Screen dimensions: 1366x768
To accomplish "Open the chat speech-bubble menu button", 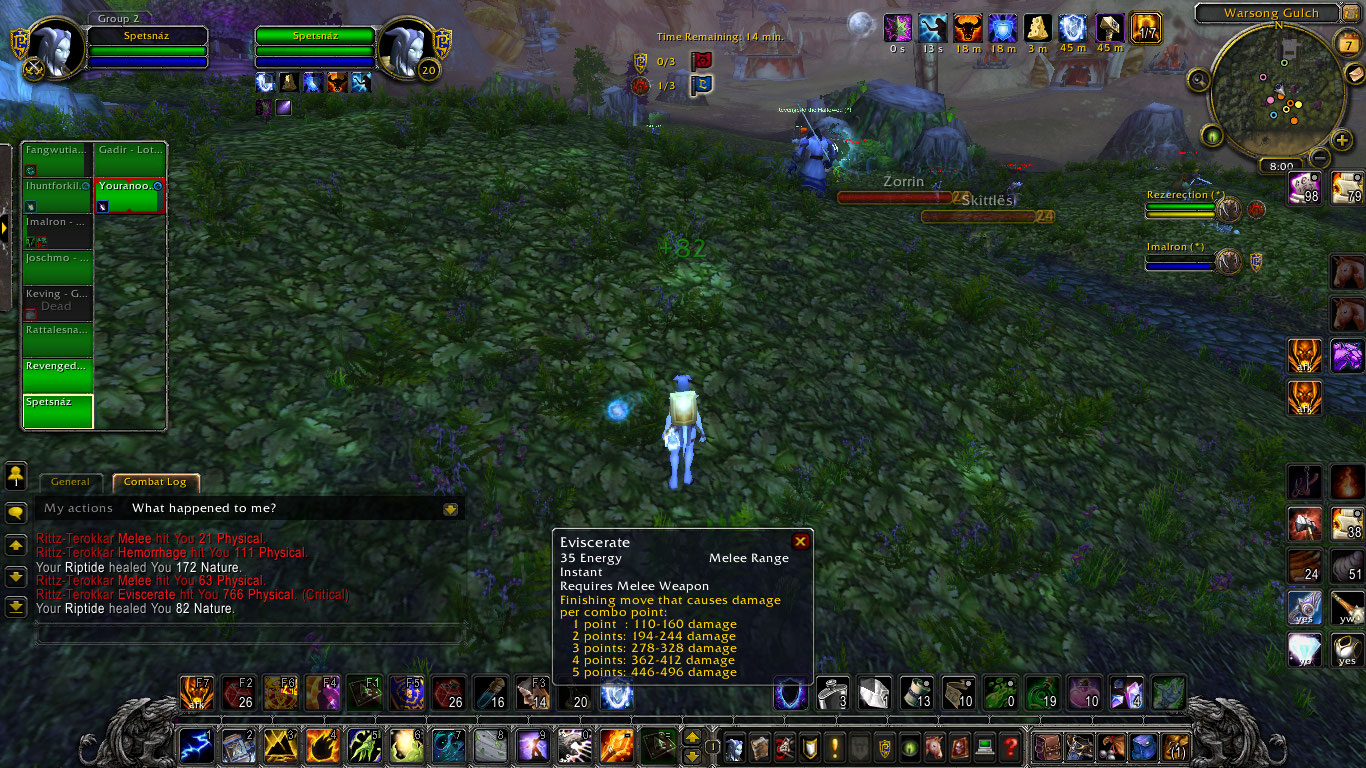I will 16,513.
